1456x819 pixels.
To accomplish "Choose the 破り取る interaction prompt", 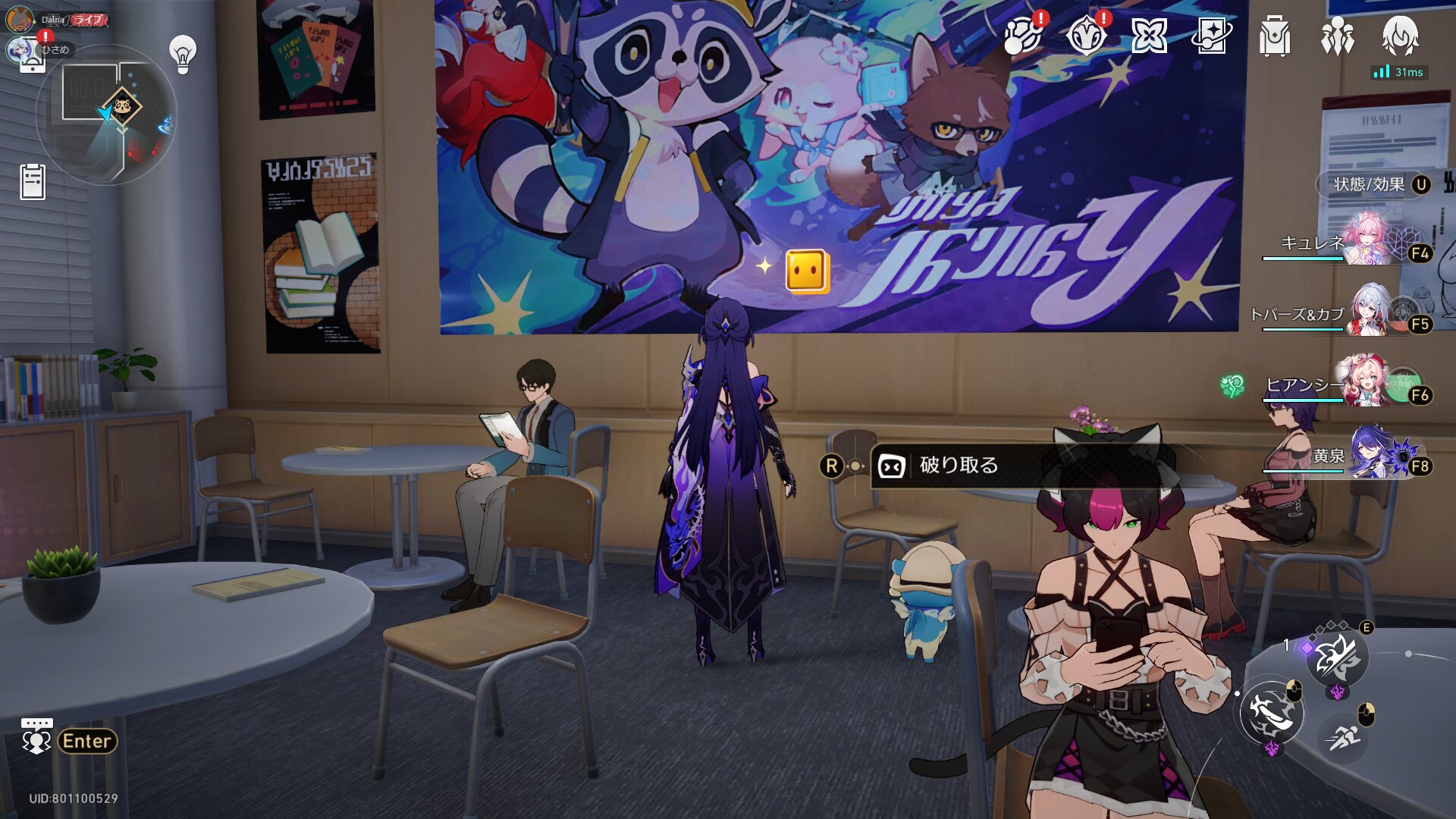I will (x=959, y=466).
